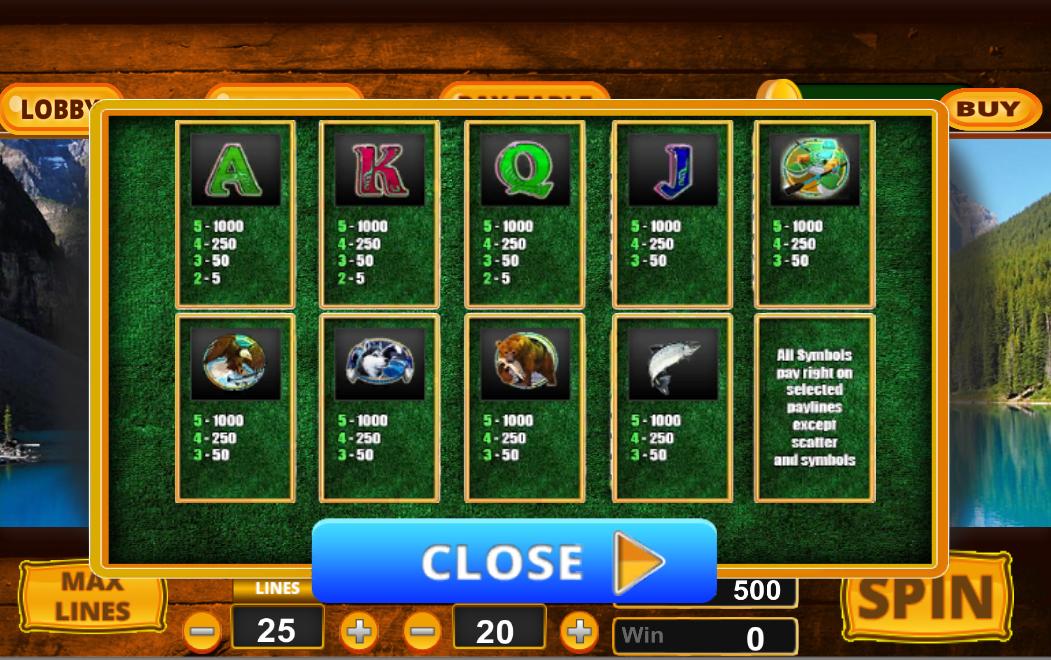
Task: Click the plus button right of the 20 value
Action: click(x=578, y=632)
